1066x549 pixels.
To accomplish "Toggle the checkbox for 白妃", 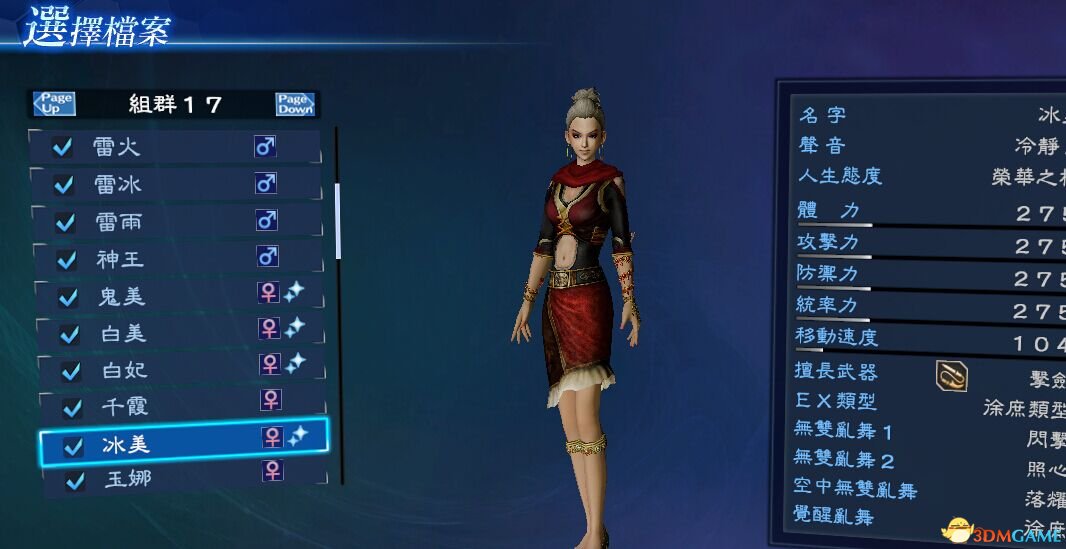I will 71,371.
